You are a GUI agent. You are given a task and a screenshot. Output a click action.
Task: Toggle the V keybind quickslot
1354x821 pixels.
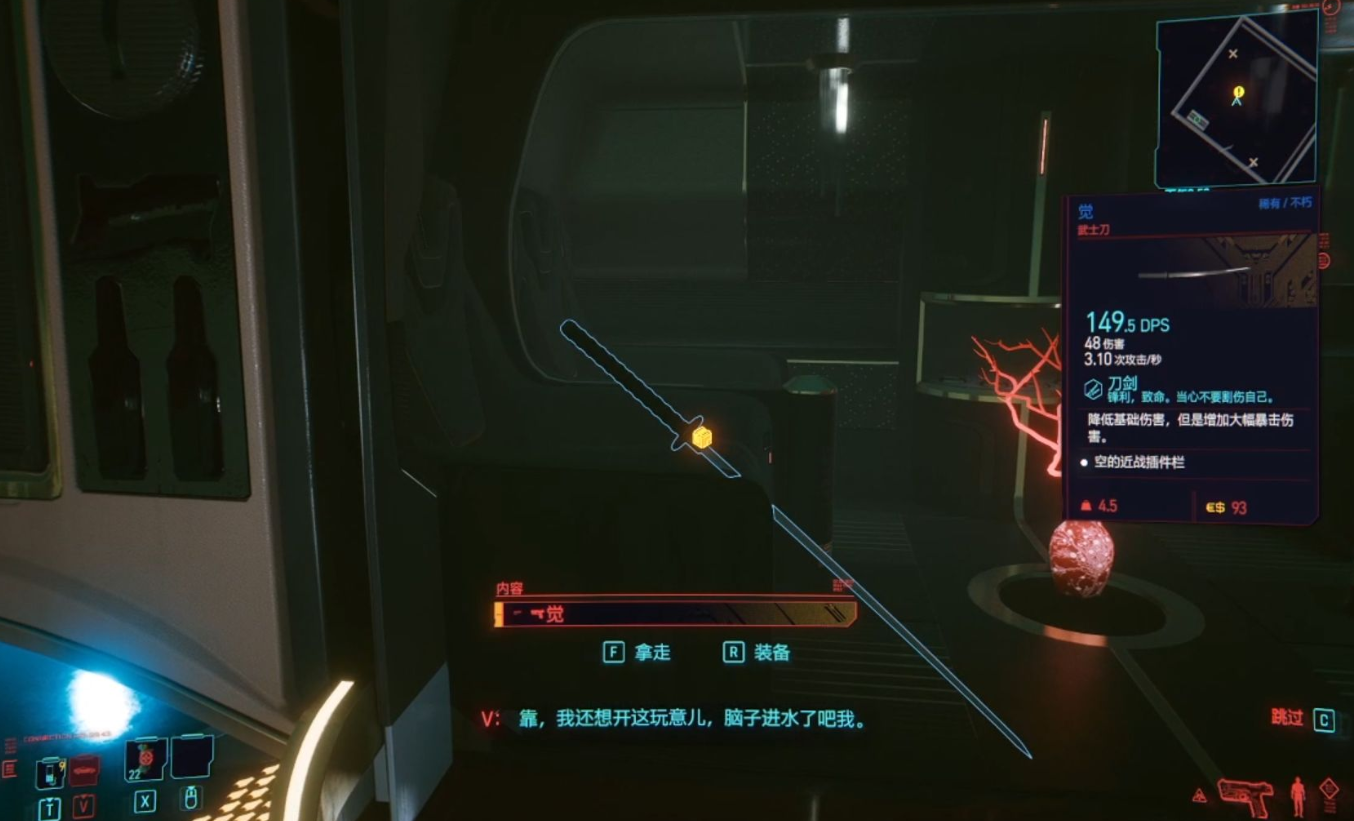[84, 804]
